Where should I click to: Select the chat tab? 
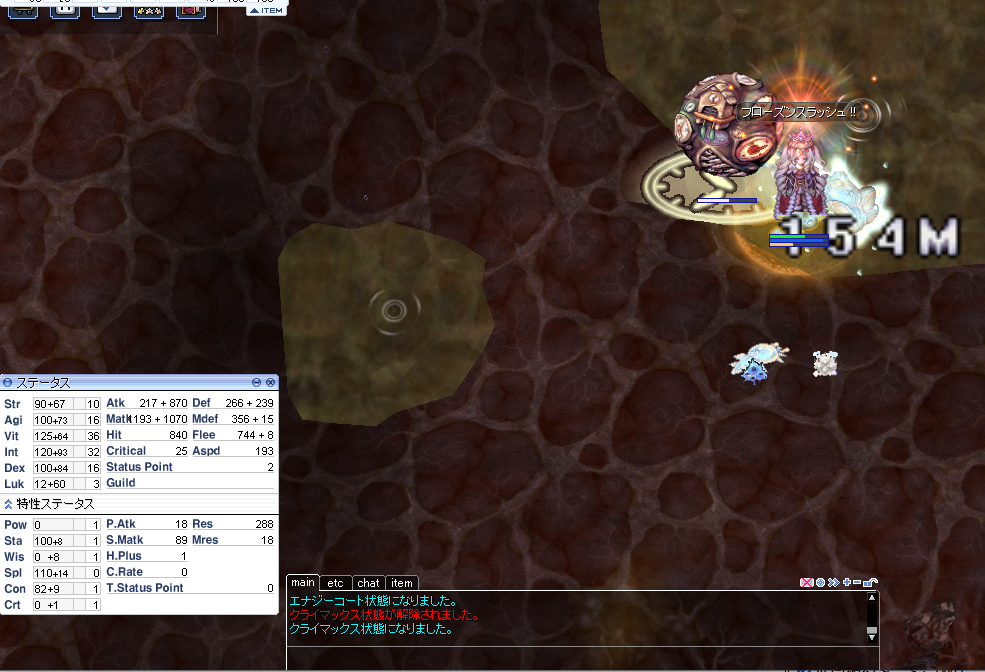368,583
